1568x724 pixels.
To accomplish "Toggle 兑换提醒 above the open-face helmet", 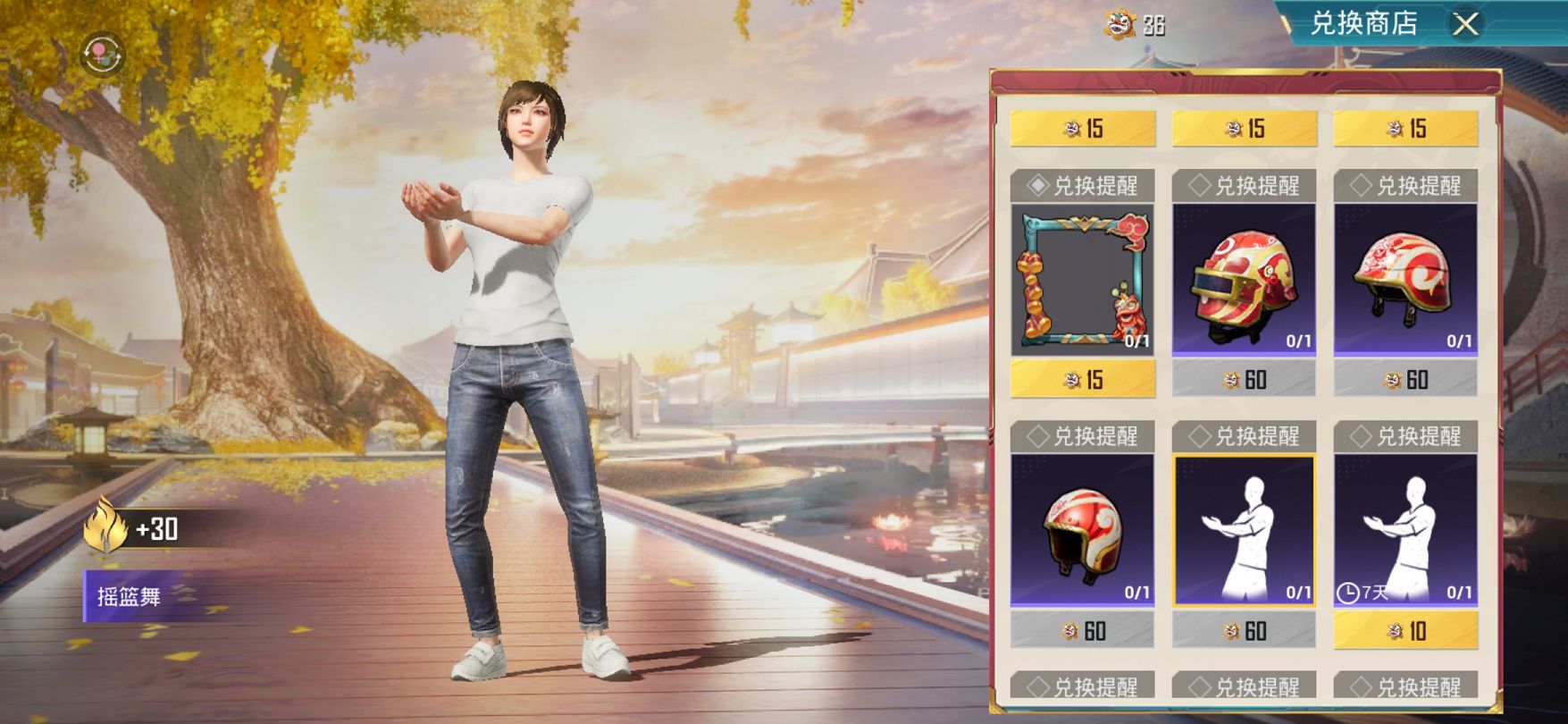I will tap(1083, 436).
